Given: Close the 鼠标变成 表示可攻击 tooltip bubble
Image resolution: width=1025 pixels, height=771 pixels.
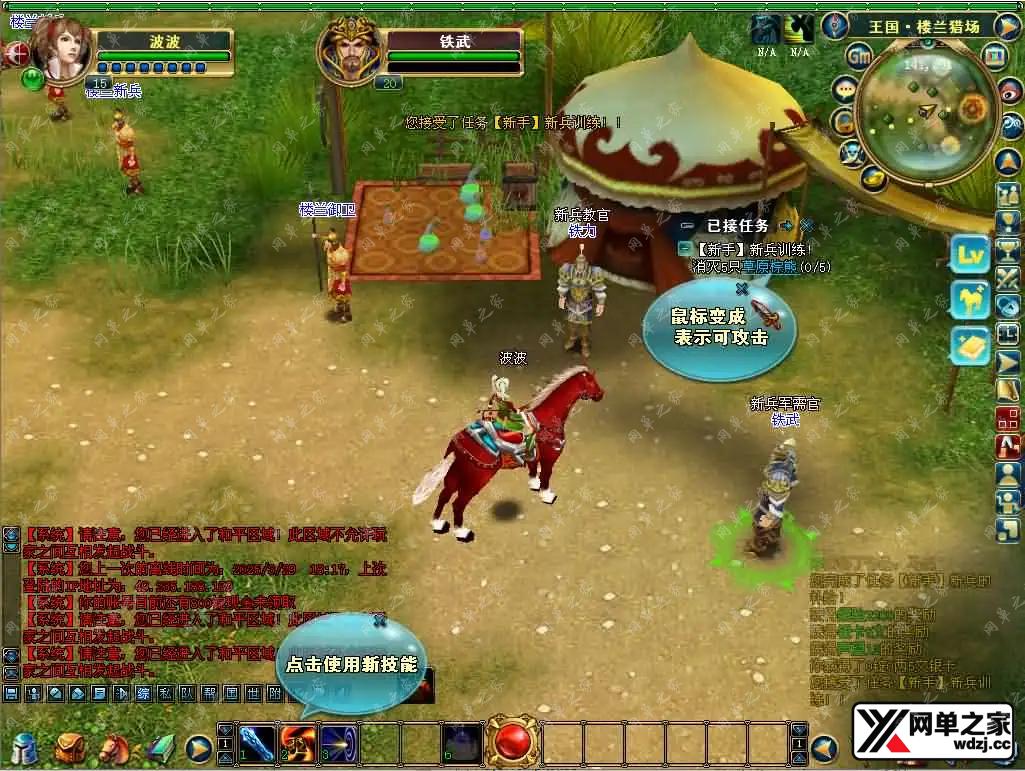Looking at the screenshot, I should pos(741,289).
